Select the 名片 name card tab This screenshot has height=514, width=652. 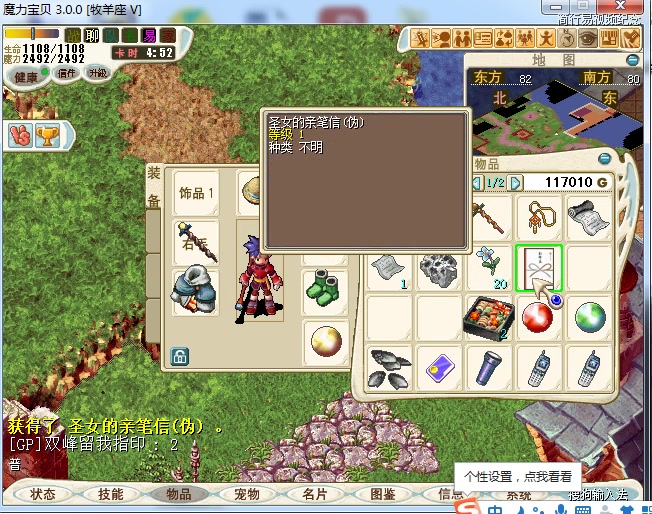[x=315, y=494]
